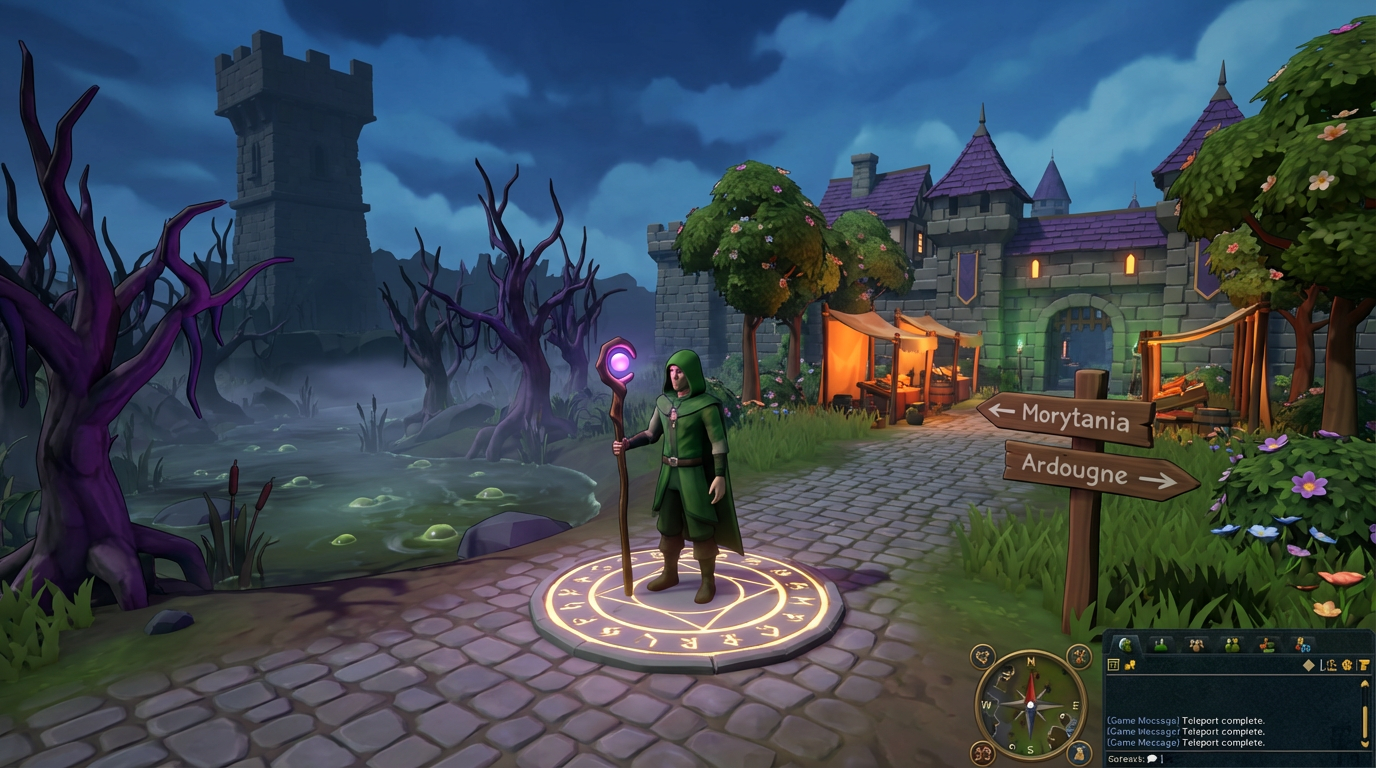Viewport: 1376px width, 768px height.
Task: Toggle the red-and-blue chat filter tab icon
Action: pos(1303,647)
